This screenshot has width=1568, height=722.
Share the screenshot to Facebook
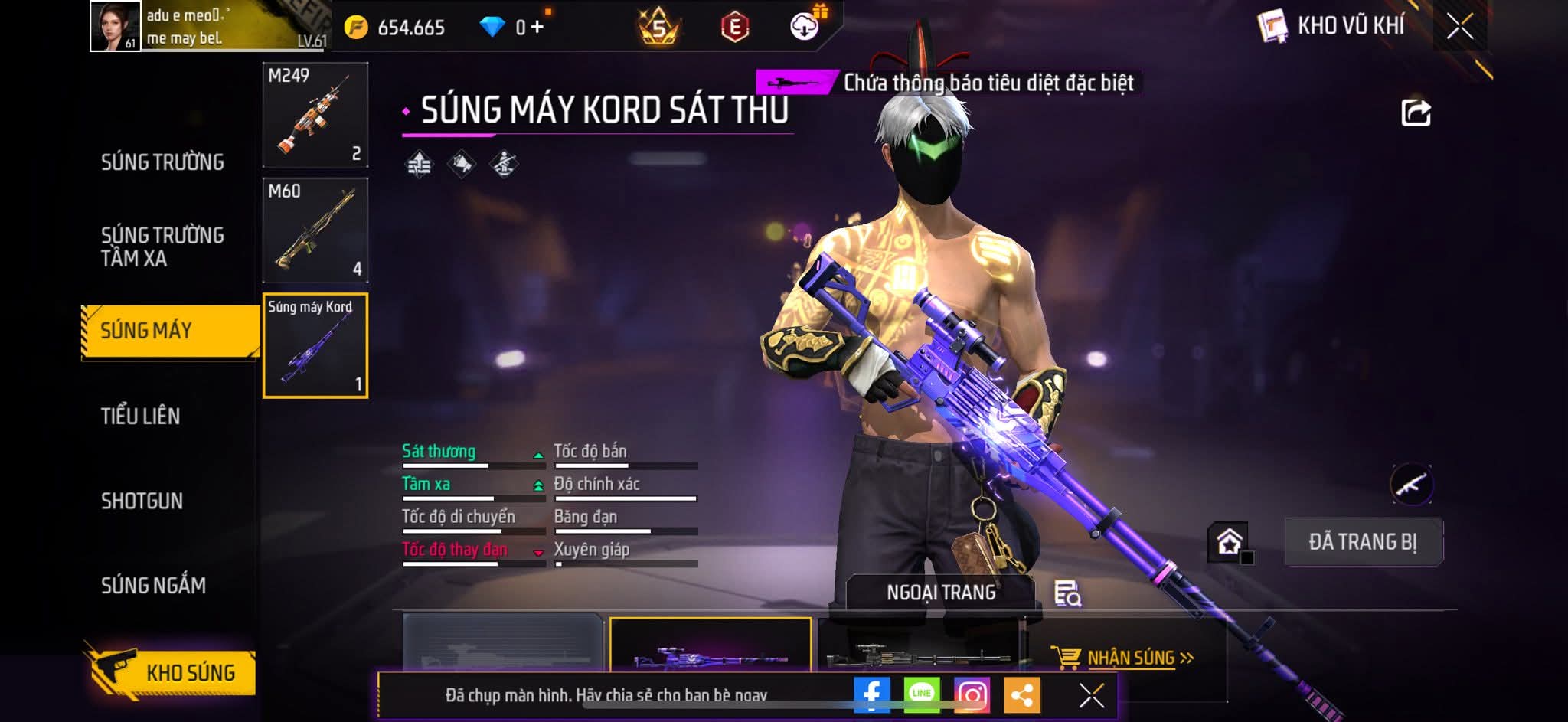tap(872, 695)
